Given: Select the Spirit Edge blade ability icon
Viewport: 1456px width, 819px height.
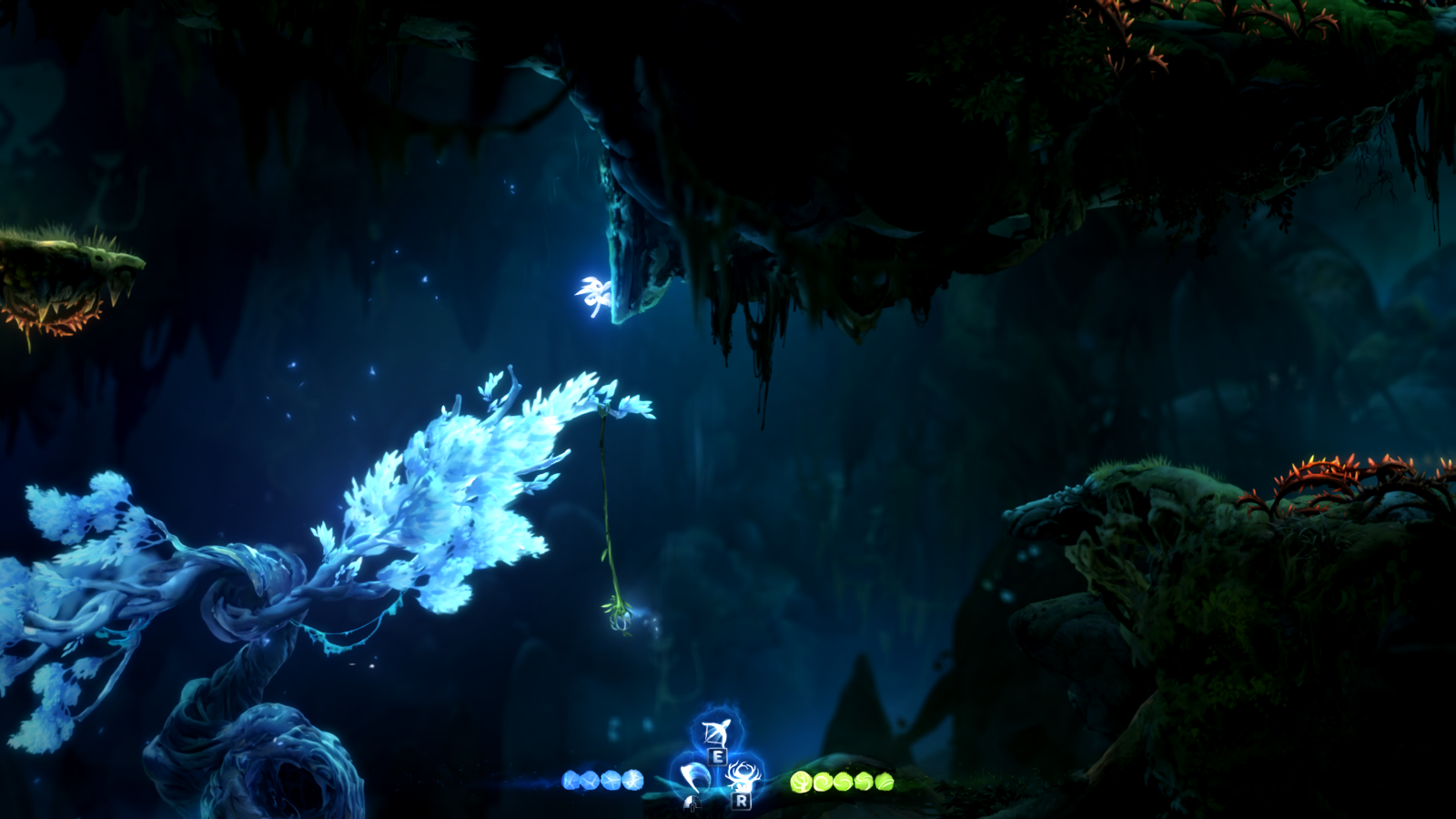Looking at the screenshot, I should 694,778.
